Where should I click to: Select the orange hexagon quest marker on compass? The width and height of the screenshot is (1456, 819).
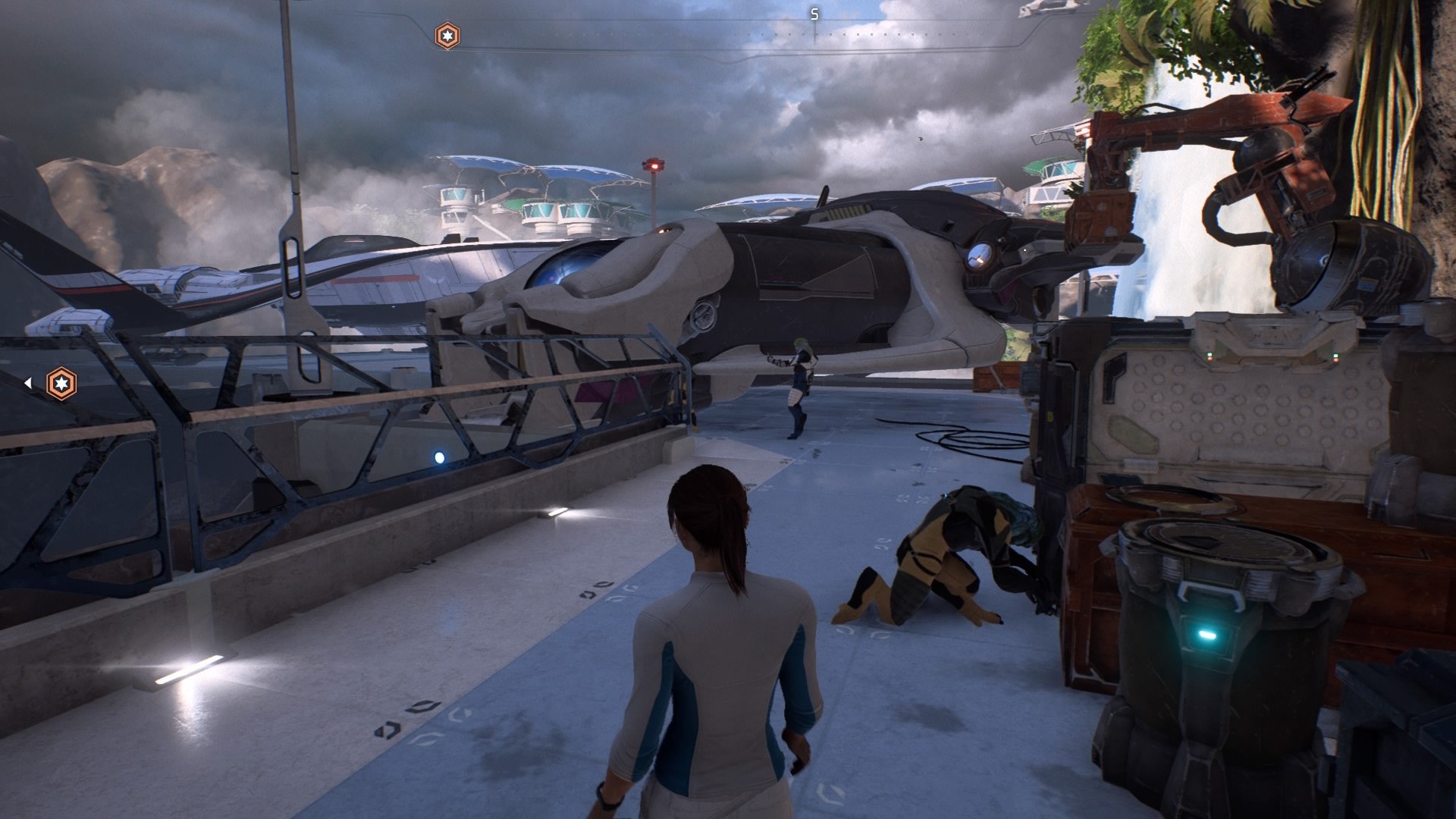click(x=446, y=33)
